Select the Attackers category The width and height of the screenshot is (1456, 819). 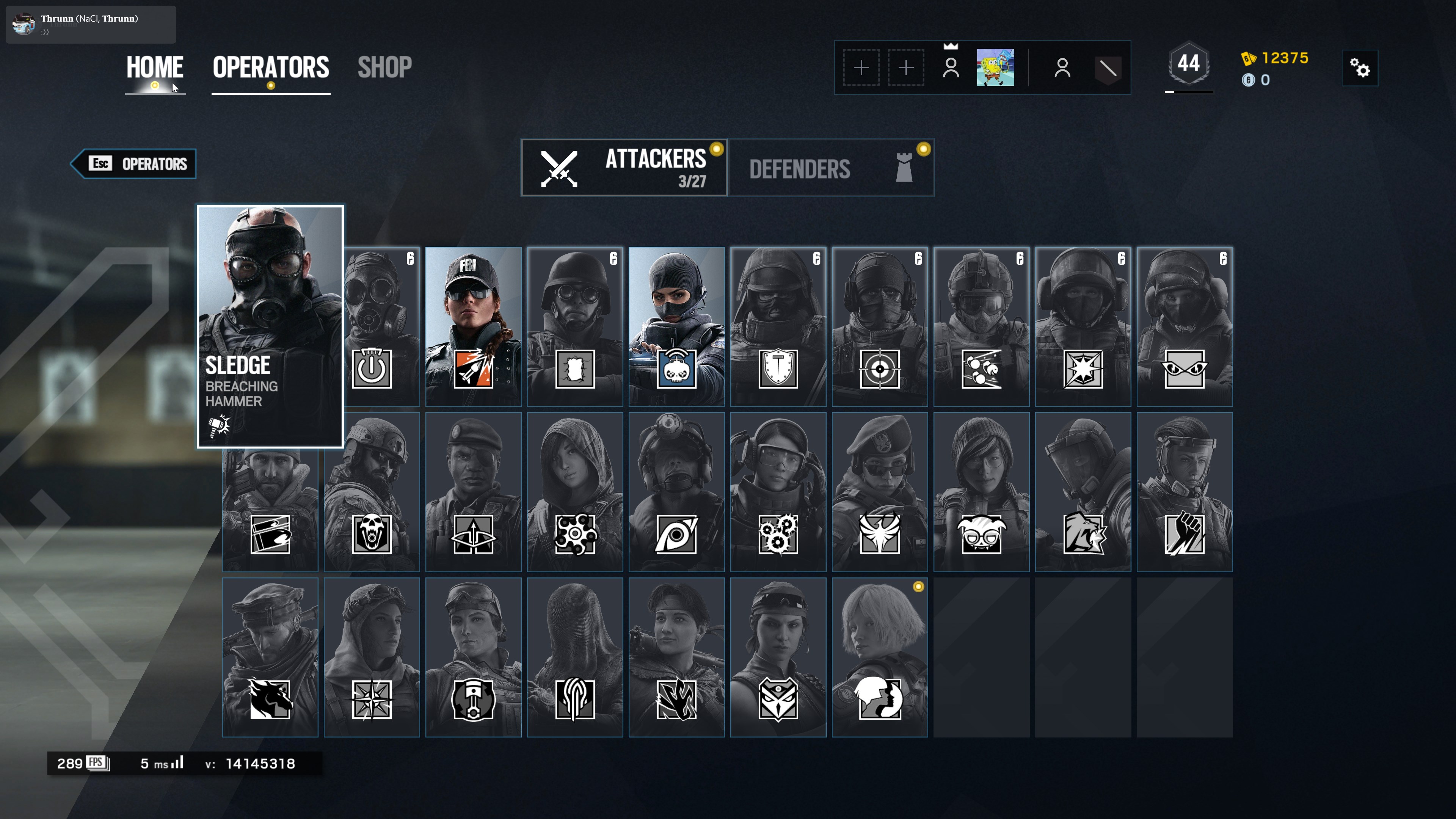click(624, 168)
